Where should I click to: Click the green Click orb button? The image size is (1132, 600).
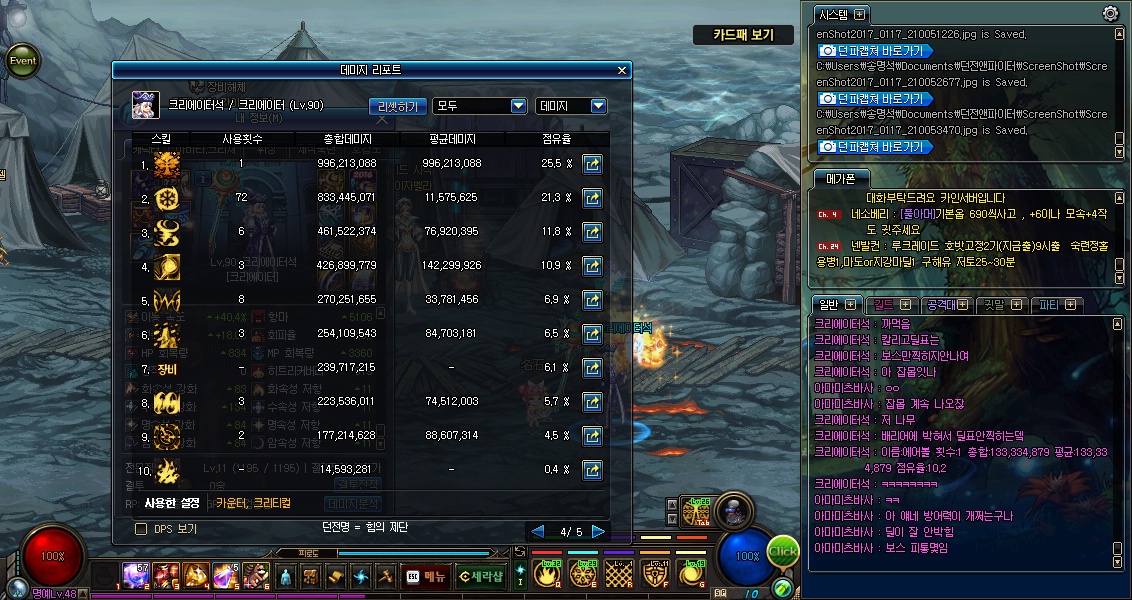click(784, 552)
